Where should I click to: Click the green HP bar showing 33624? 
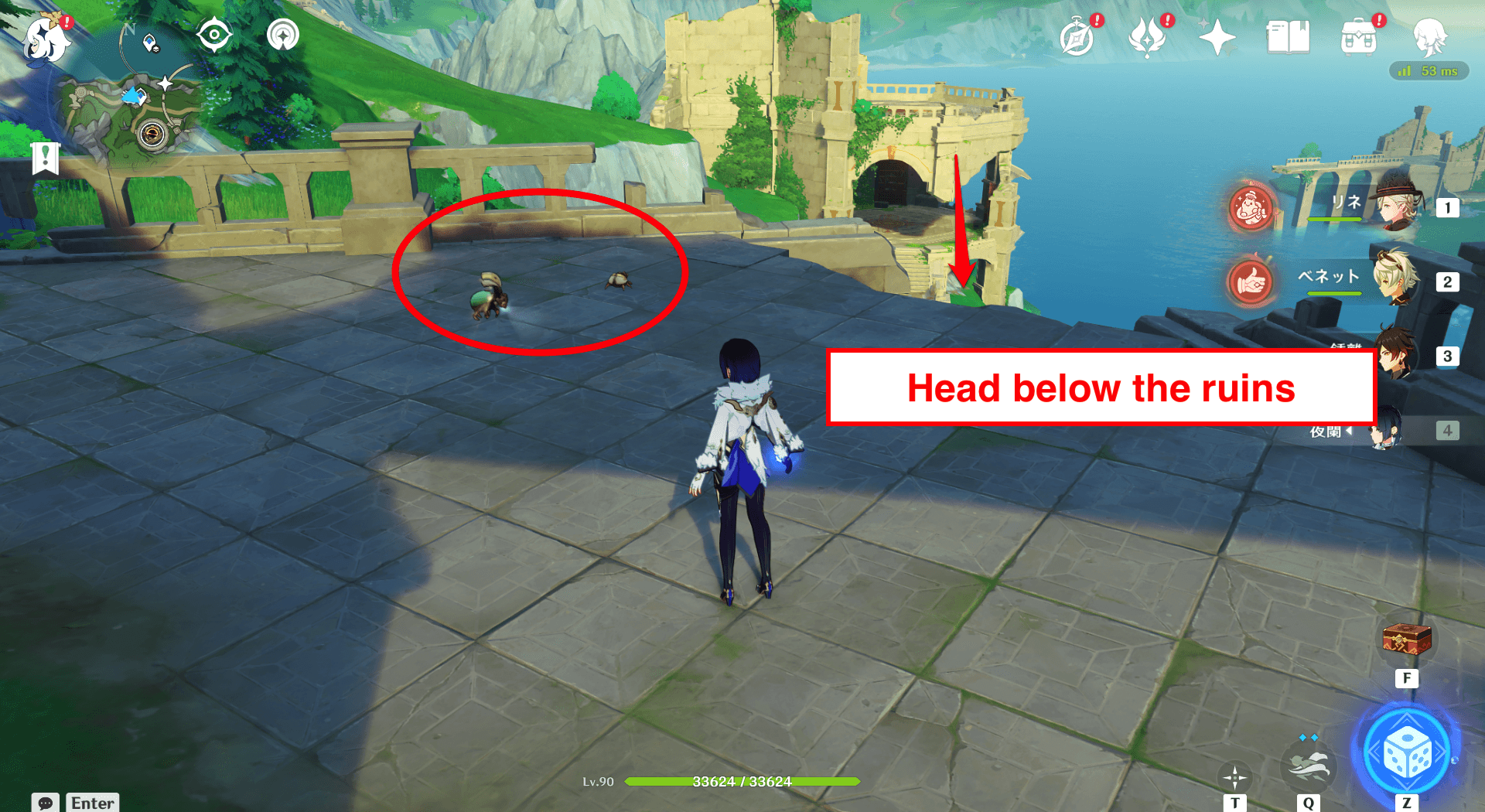point(741,781)
